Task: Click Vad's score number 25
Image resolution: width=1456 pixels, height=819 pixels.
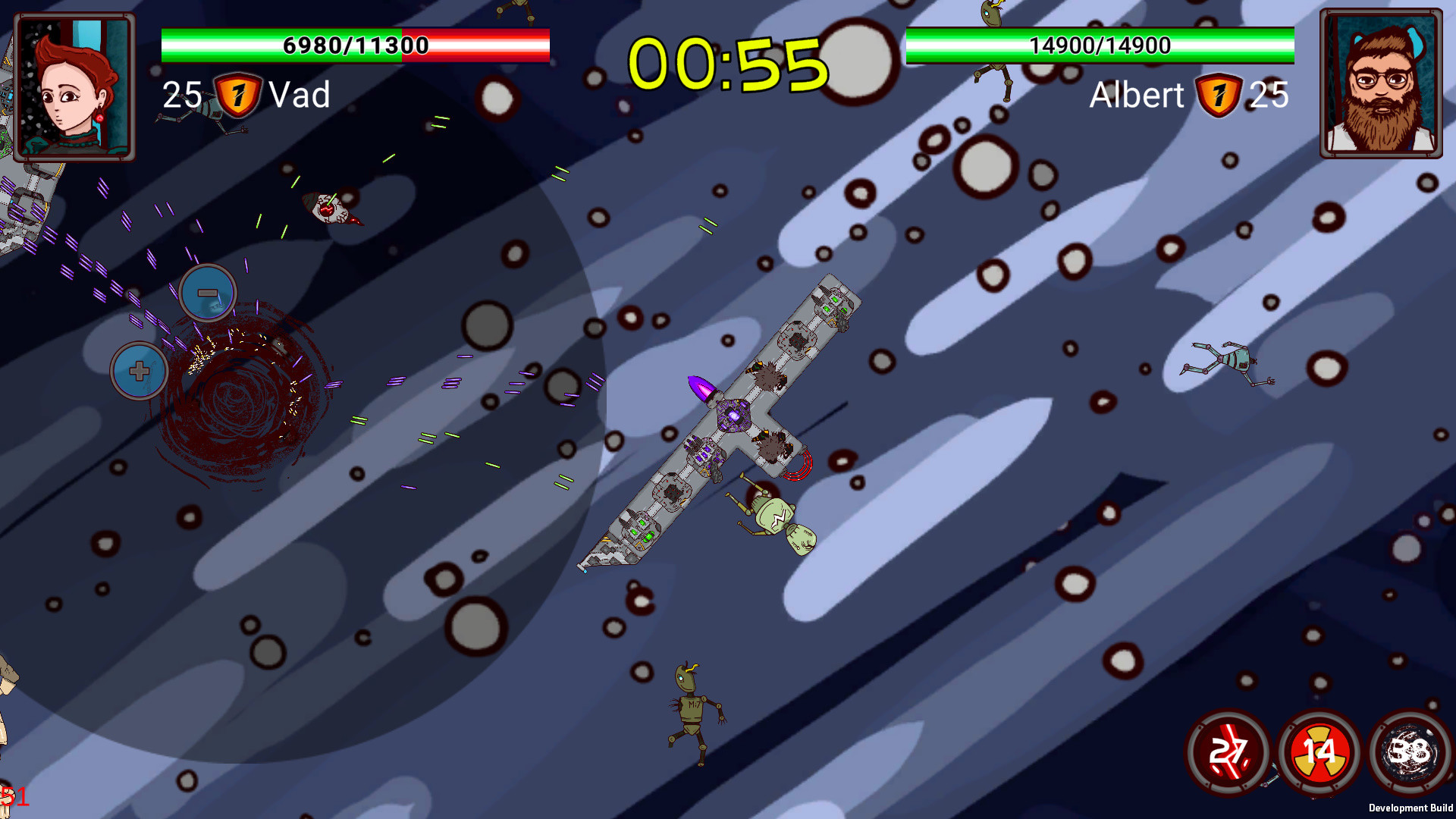Action: (x=180, y=95)
